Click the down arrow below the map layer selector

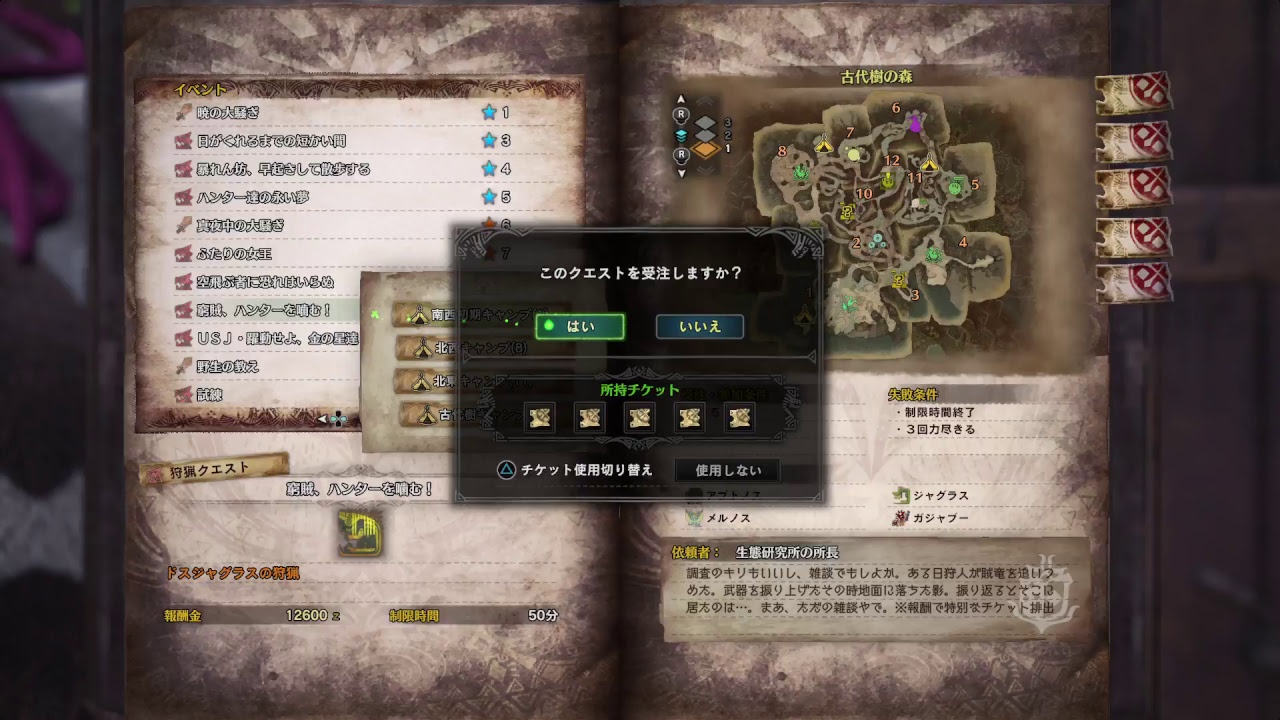coord(682,173)
